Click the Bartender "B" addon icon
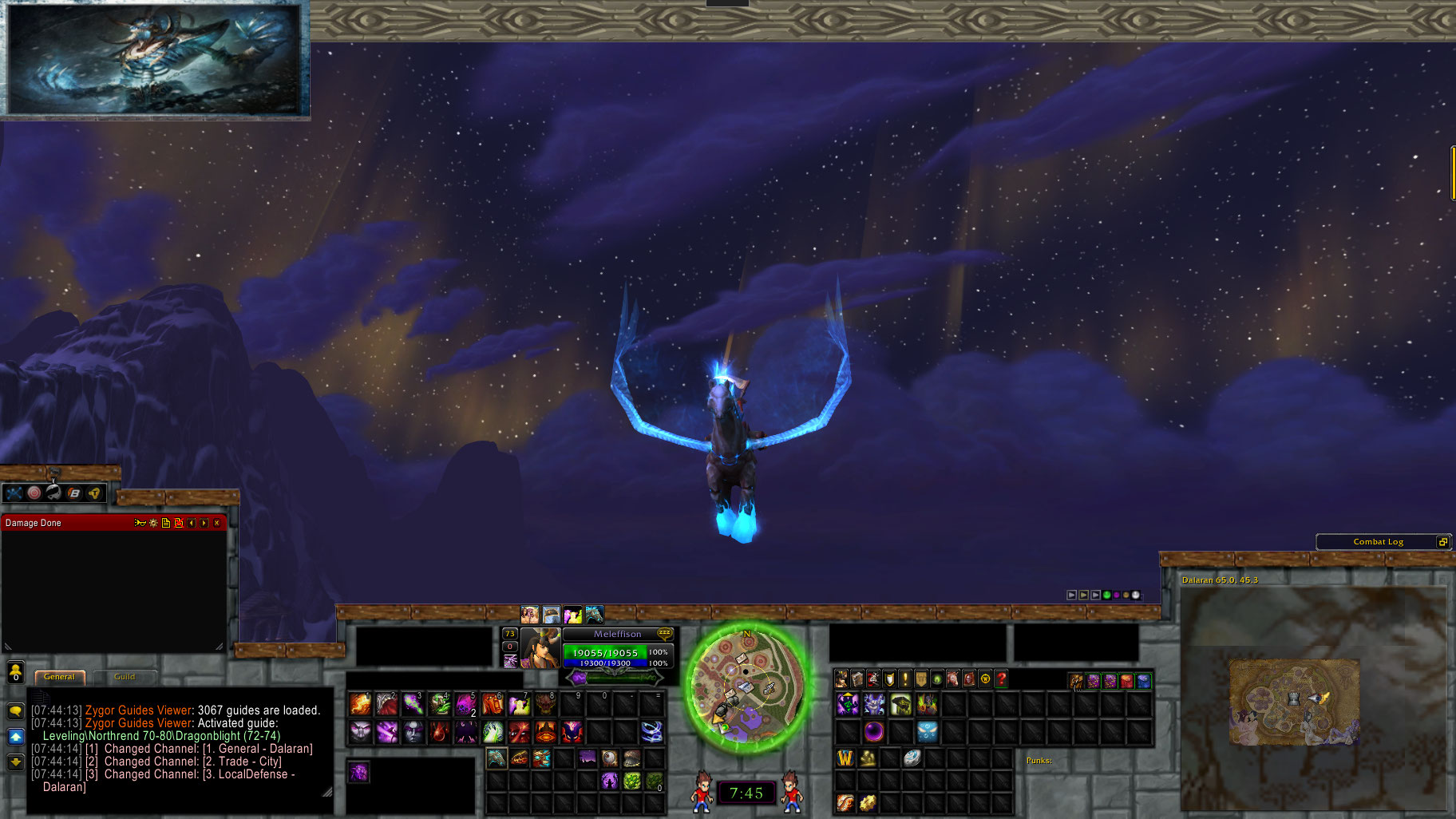Viewport: 1456px width, 819px height. [x=73, y=493]
